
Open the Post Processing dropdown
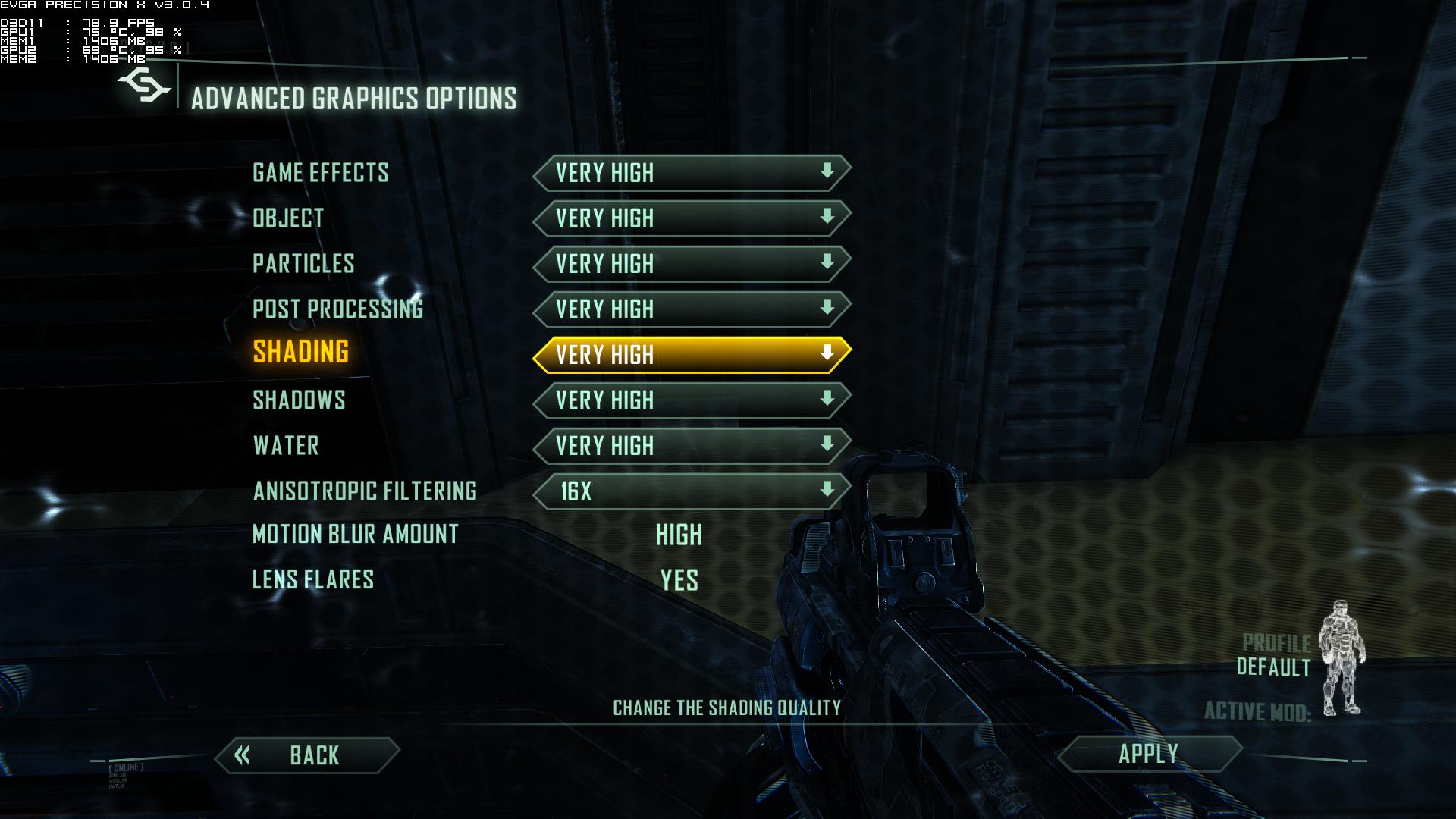(692, 309)
